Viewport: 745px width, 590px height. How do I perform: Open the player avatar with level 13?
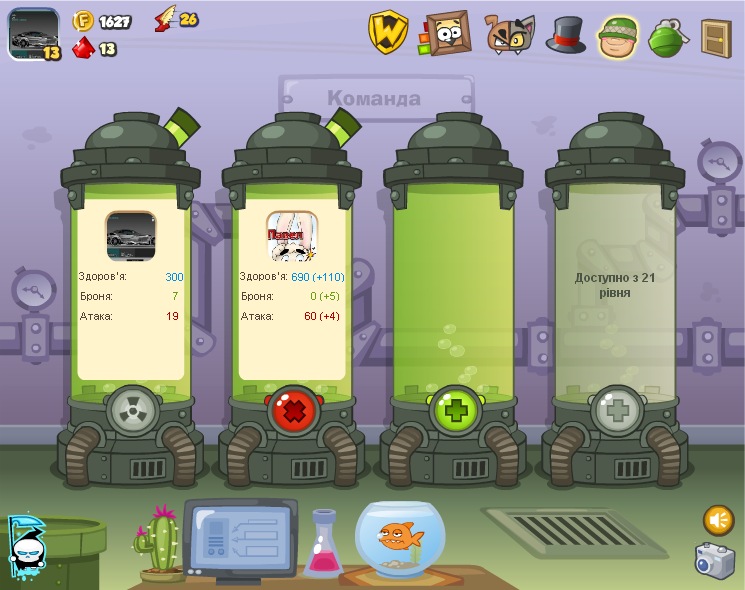[33, 33]
